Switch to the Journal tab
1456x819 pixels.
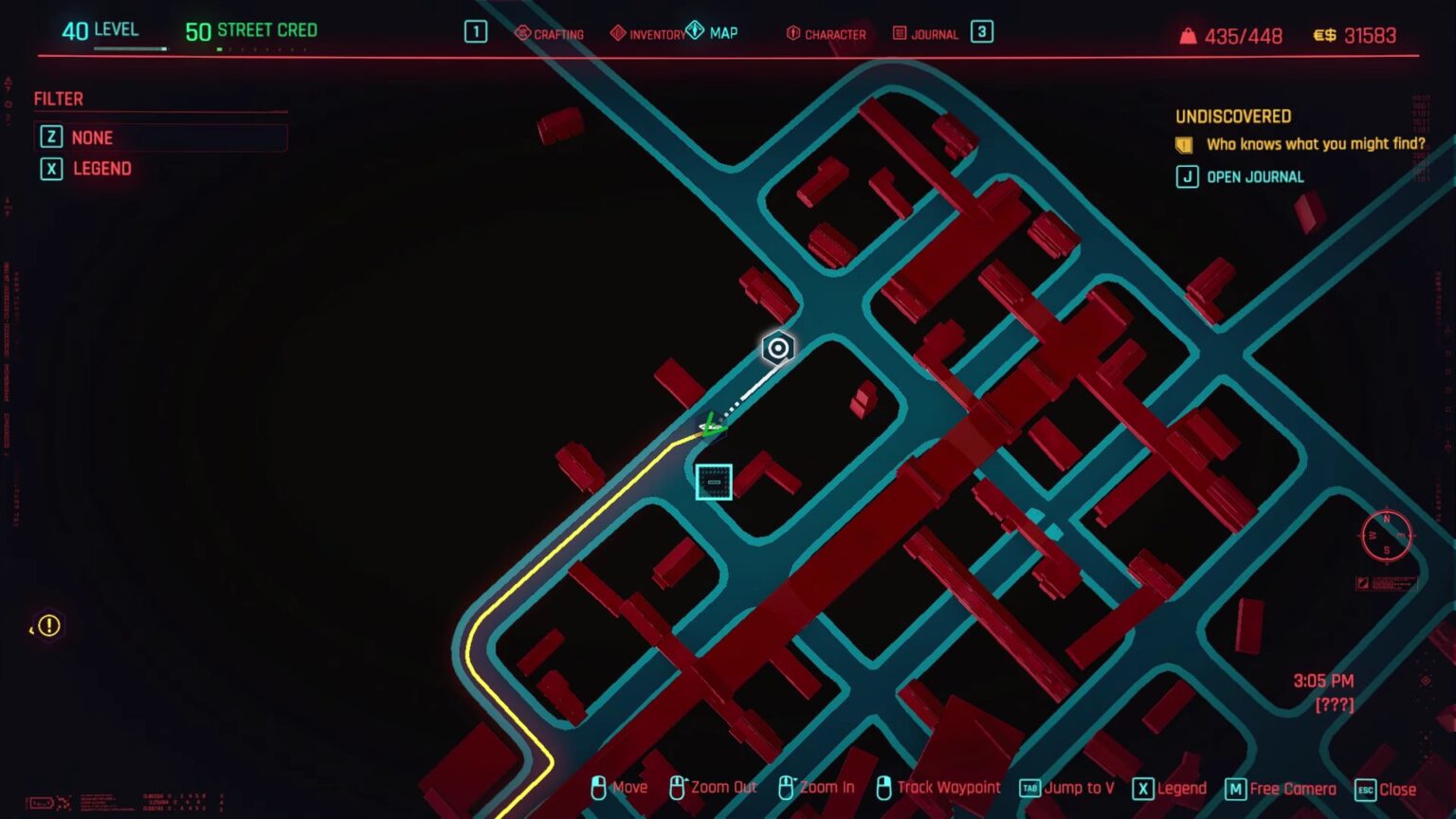[926, 34]
